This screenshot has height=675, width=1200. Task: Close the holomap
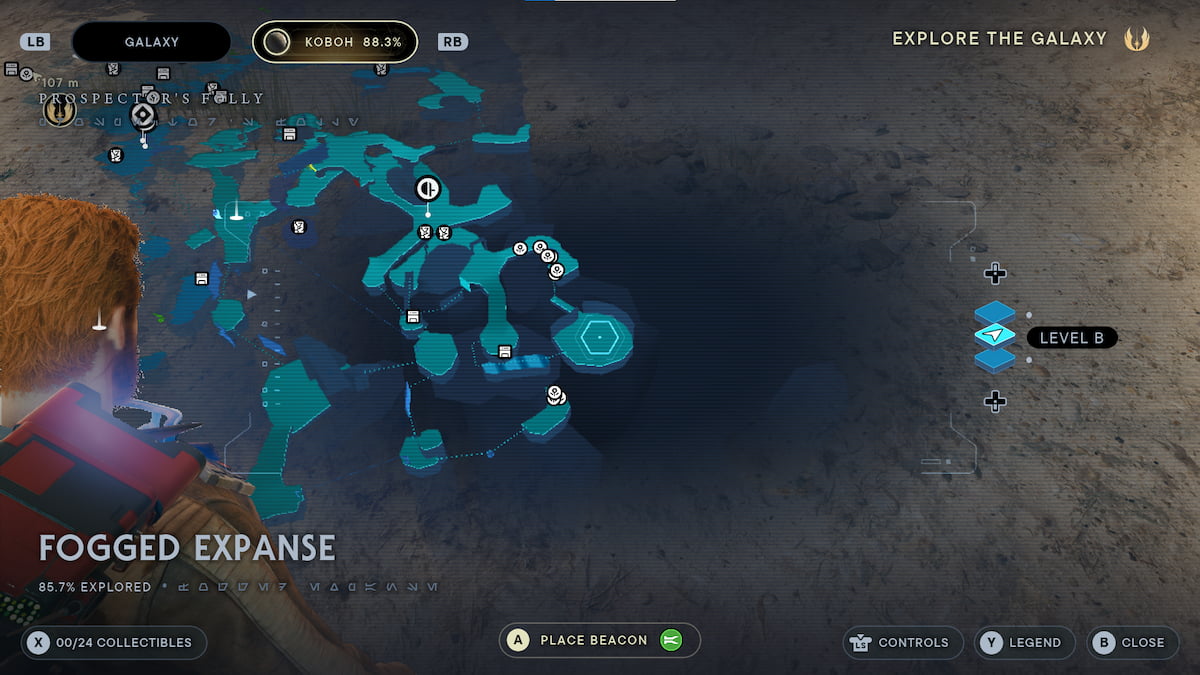1131,642
